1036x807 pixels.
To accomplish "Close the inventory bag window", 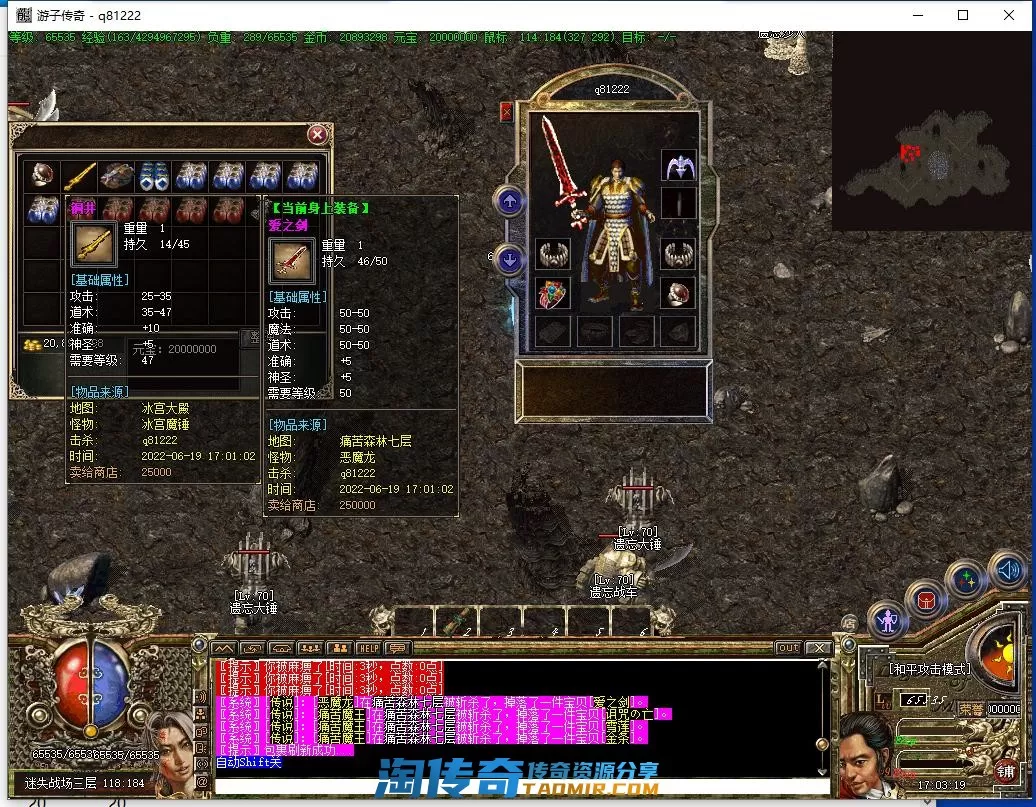I will (x=317, y=134).
